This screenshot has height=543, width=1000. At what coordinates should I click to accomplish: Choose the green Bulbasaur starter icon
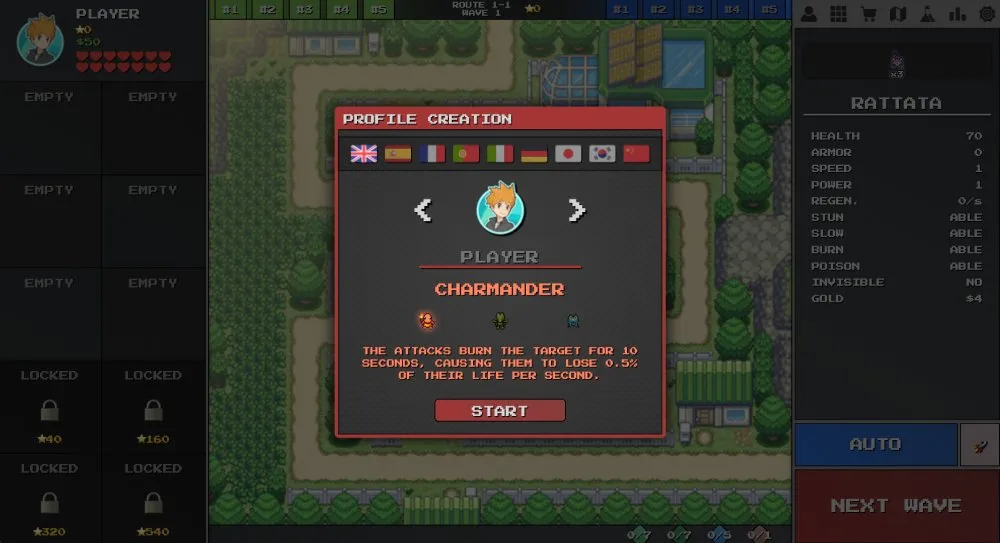tap(499, 321)
